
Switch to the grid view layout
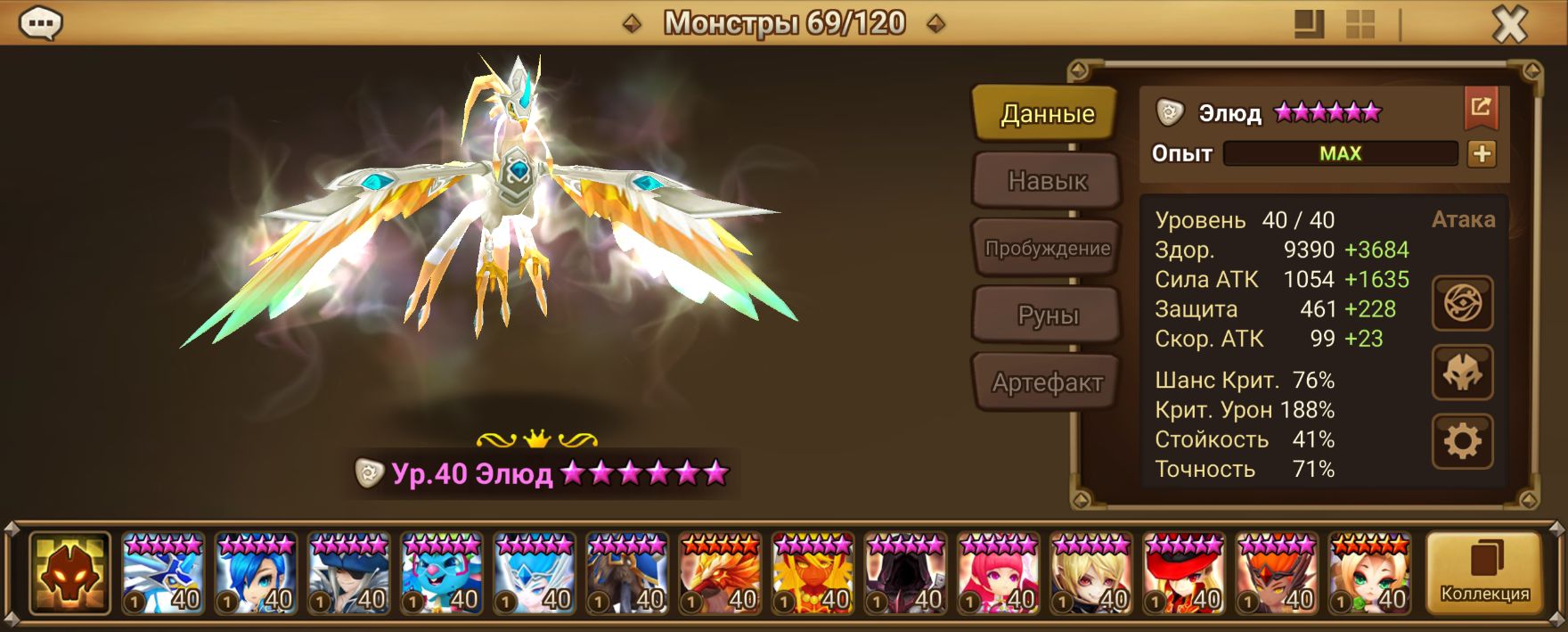click(x=1360, y=25)
